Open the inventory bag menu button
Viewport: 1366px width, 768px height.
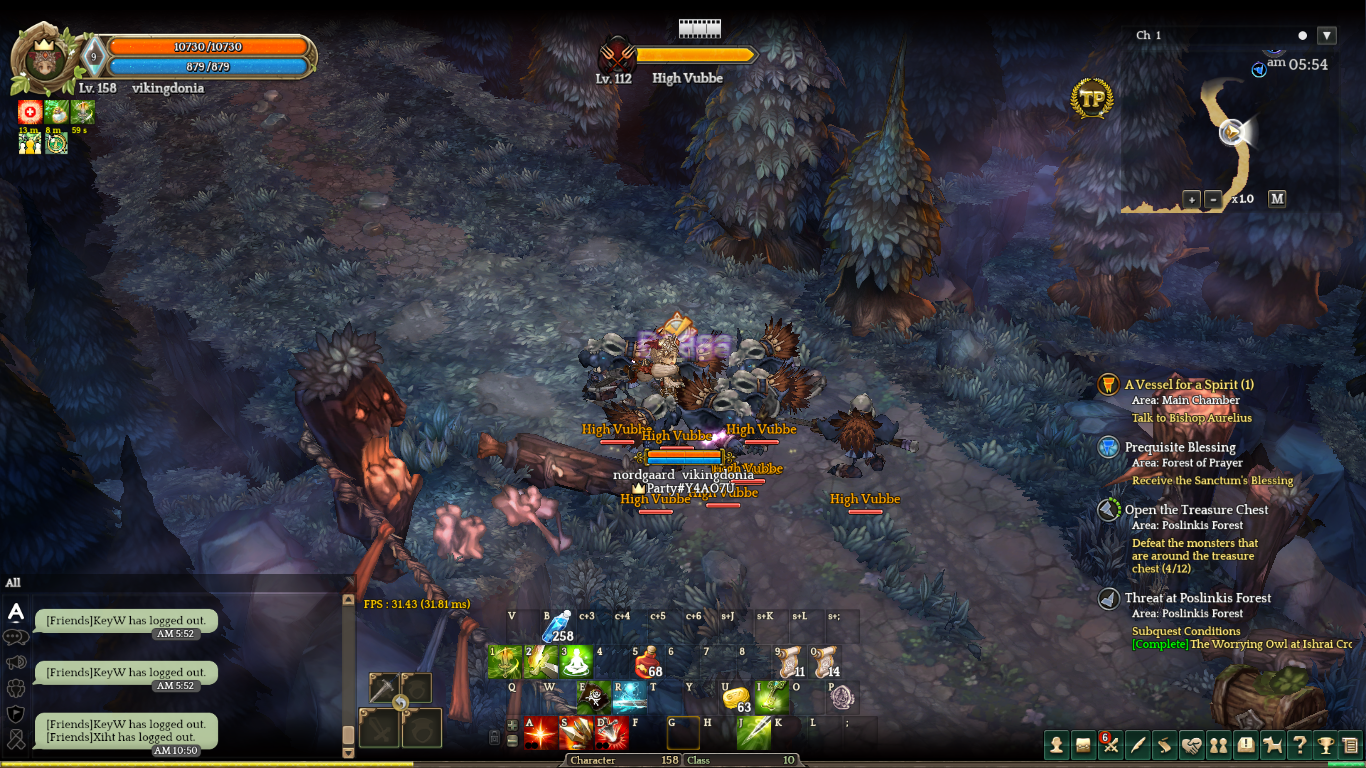click(1083, 744)
